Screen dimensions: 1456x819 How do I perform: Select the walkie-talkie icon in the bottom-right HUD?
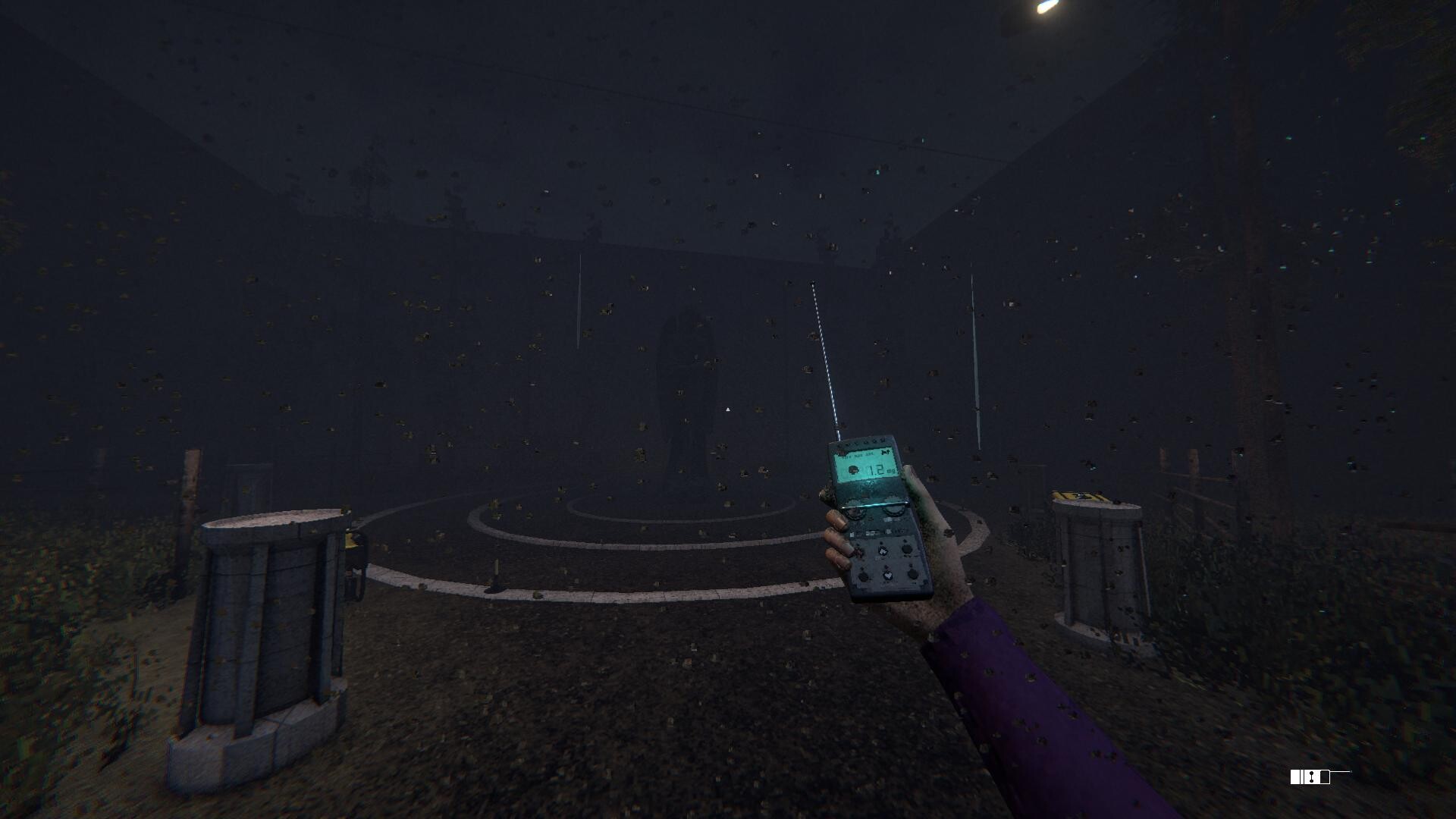pos(1325,777)
